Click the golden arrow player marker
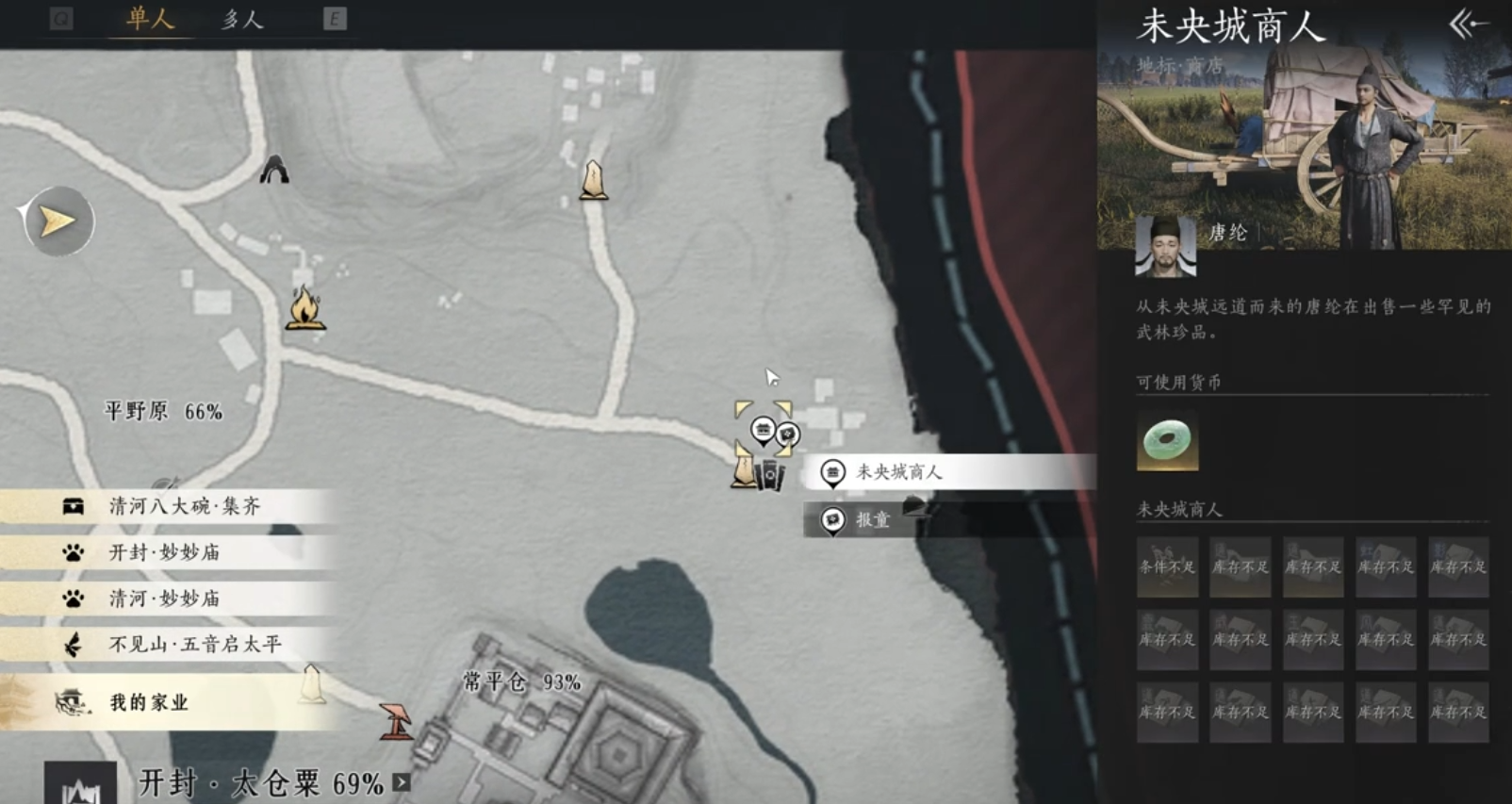This screenshot has width=1512, height=804. [58, 222]
